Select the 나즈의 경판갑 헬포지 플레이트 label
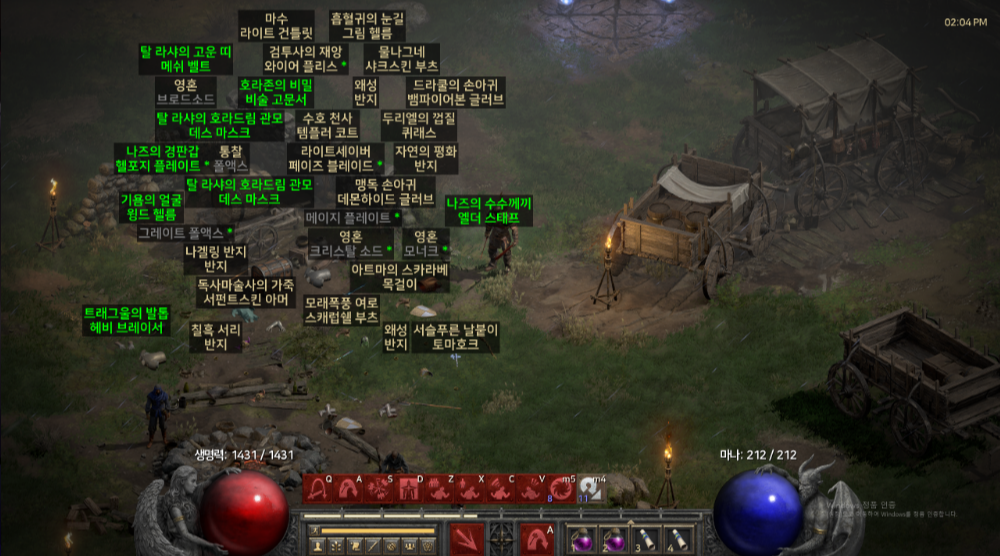 161,158
